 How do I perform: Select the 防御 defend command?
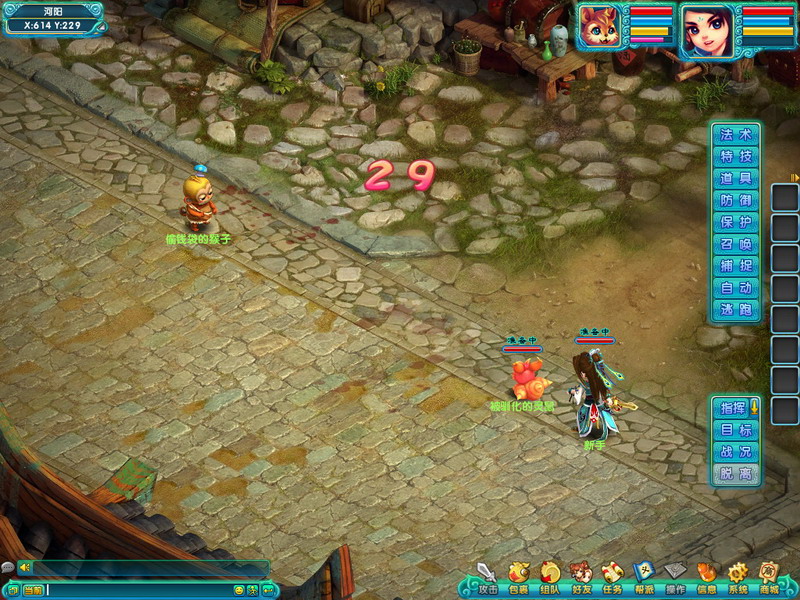[736, 201]
